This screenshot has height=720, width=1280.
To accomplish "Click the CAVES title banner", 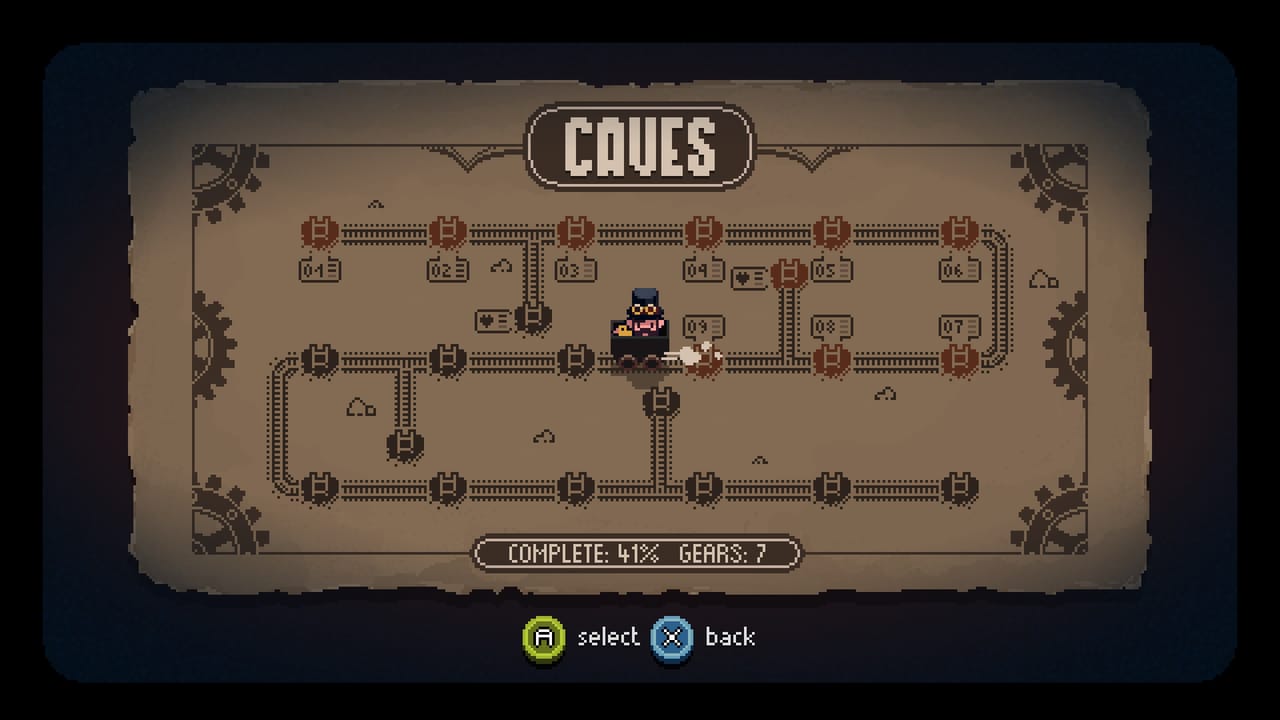I will 640,143.
